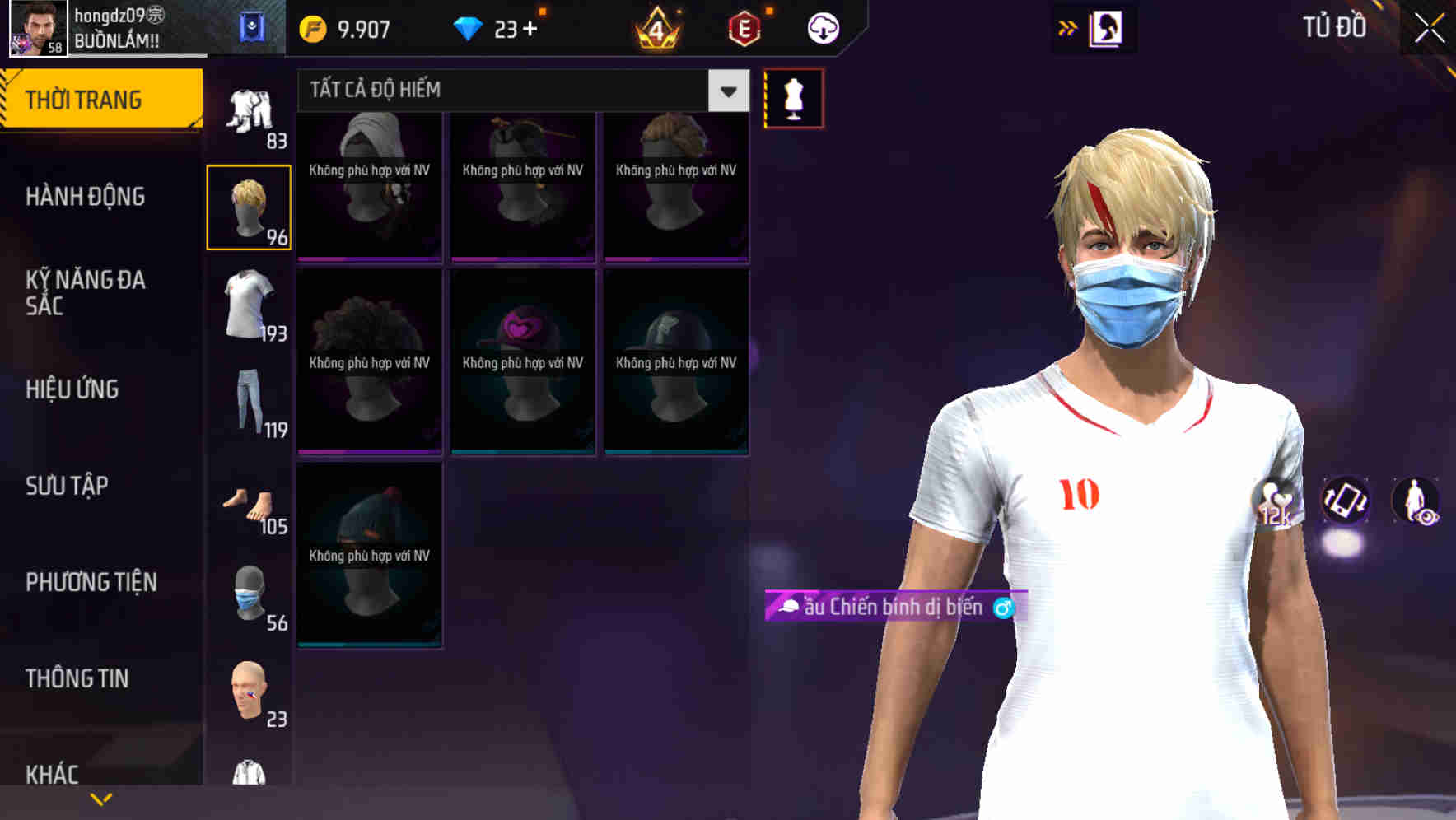Open diamond top-up via the 23+ button
Viewport: 1456px width, 820px height.
pyautogui.click(x=494, y=27)
